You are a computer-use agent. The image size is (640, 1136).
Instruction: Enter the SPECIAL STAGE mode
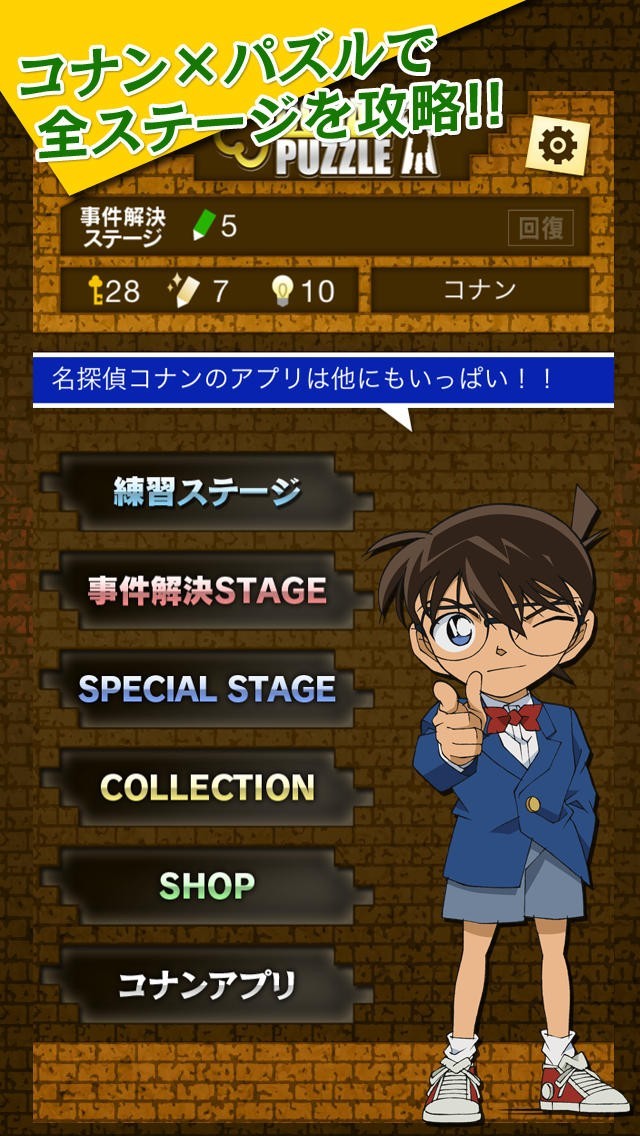(x=206, y=688)
